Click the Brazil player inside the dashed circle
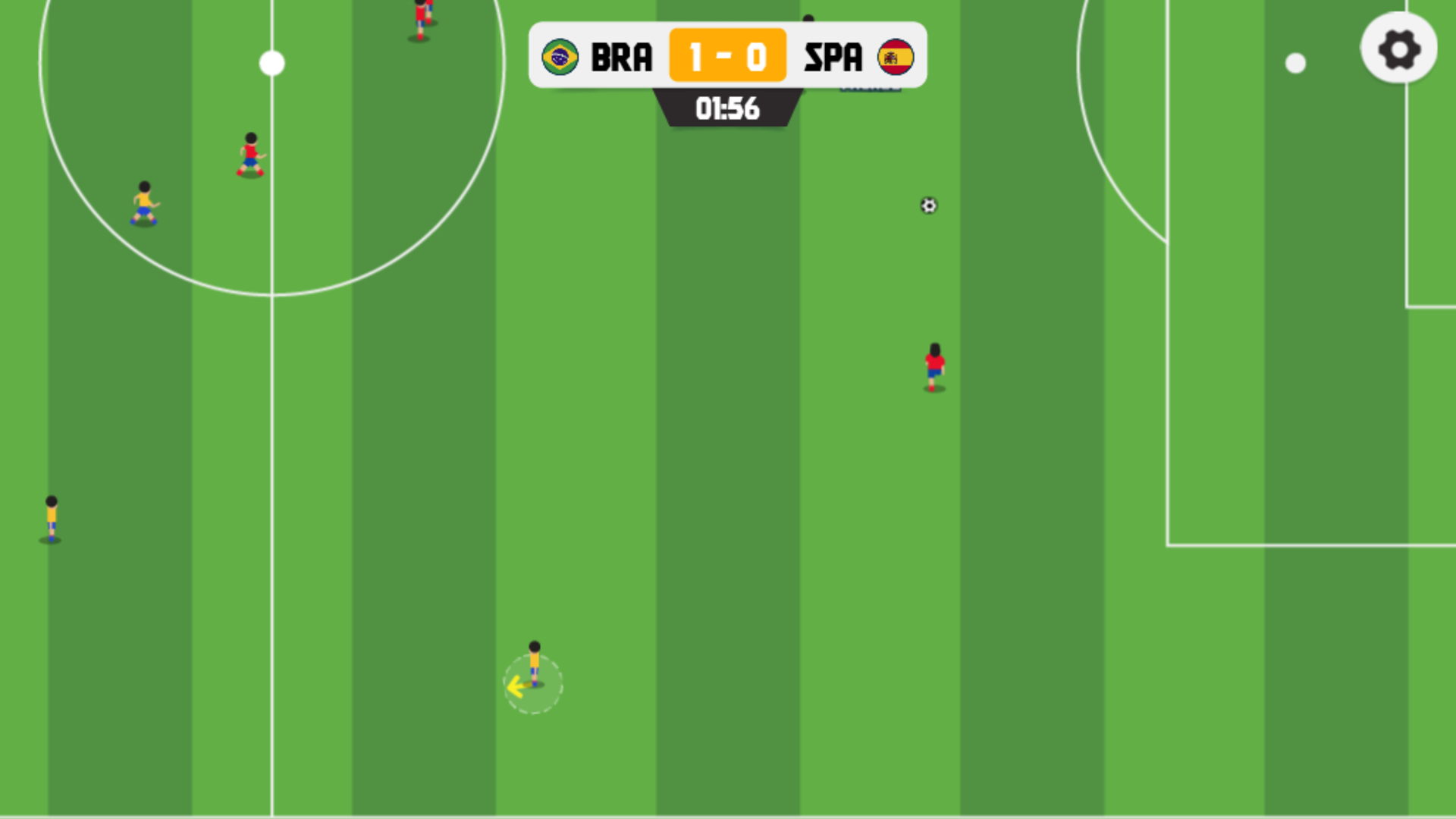Image resolution: width=1456 pixels, height=819 pixels. click(x=535, y=664)
